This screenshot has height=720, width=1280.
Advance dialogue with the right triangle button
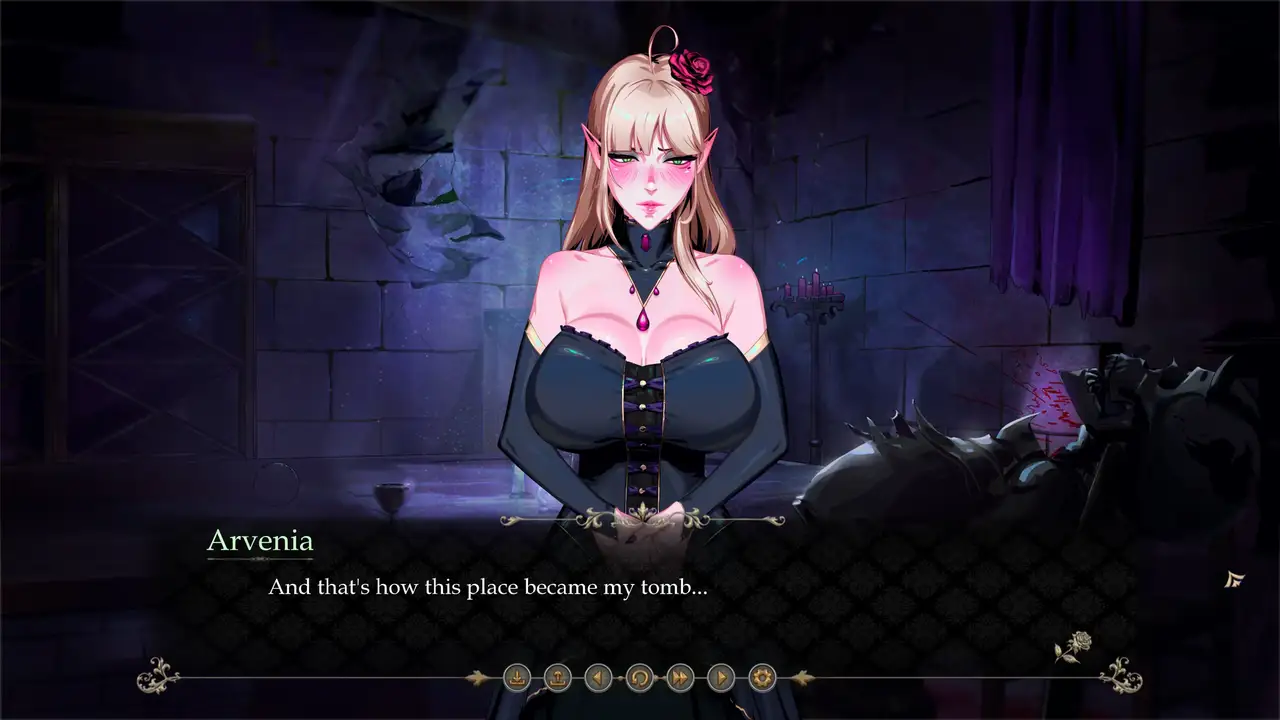pos(721,678)
